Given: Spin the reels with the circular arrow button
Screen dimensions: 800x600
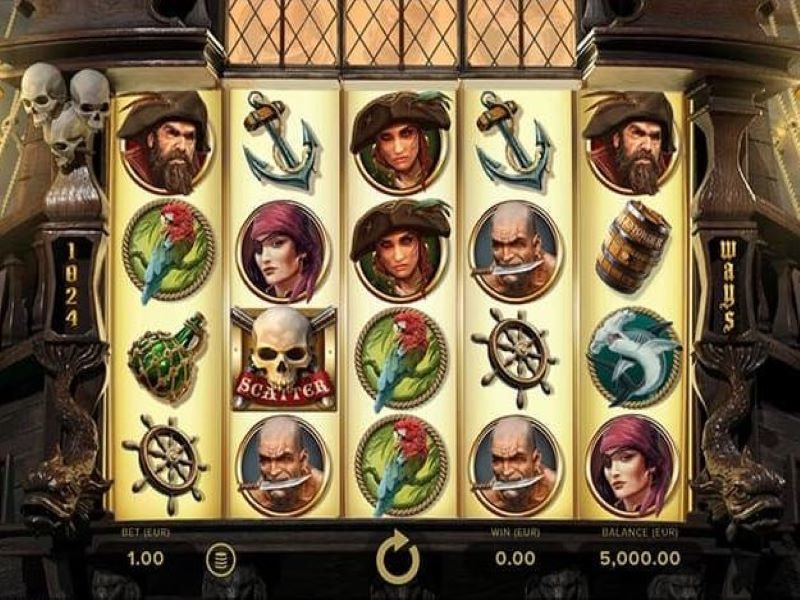Looking at the screenshot, I should point(398,558).
